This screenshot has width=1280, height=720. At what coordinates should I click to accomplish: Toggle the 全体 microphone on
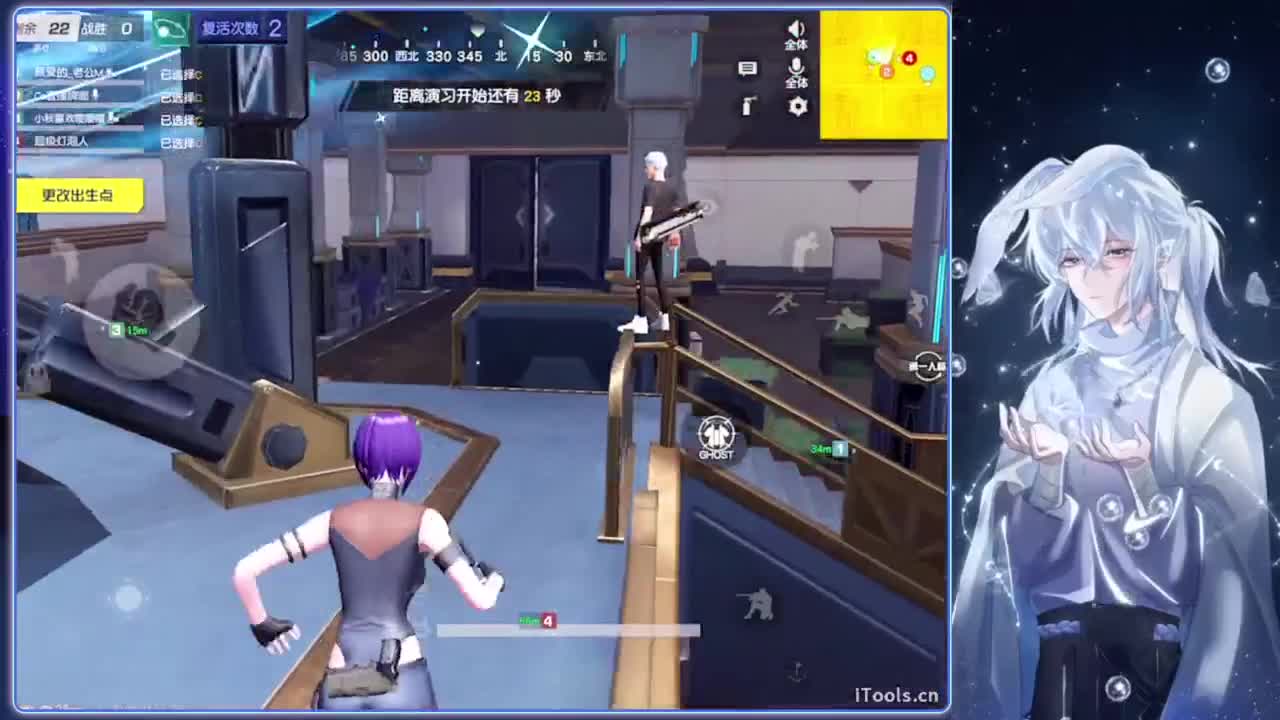[x=797, y=72]
